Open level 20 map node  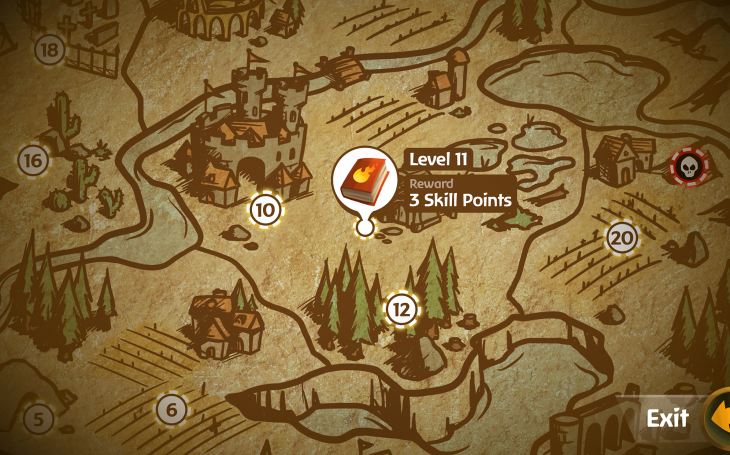click(622, 237)
